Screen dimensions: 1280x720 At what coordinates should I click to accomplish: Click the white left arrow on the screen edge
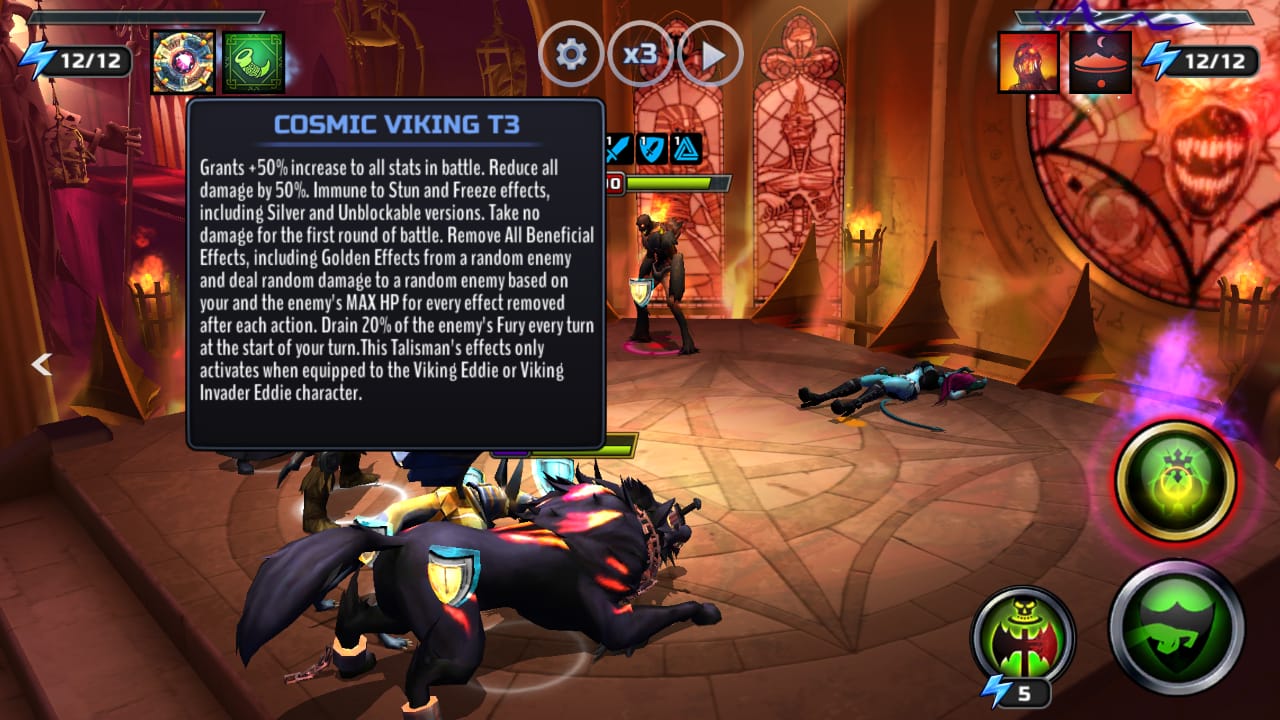pos(41,365)
